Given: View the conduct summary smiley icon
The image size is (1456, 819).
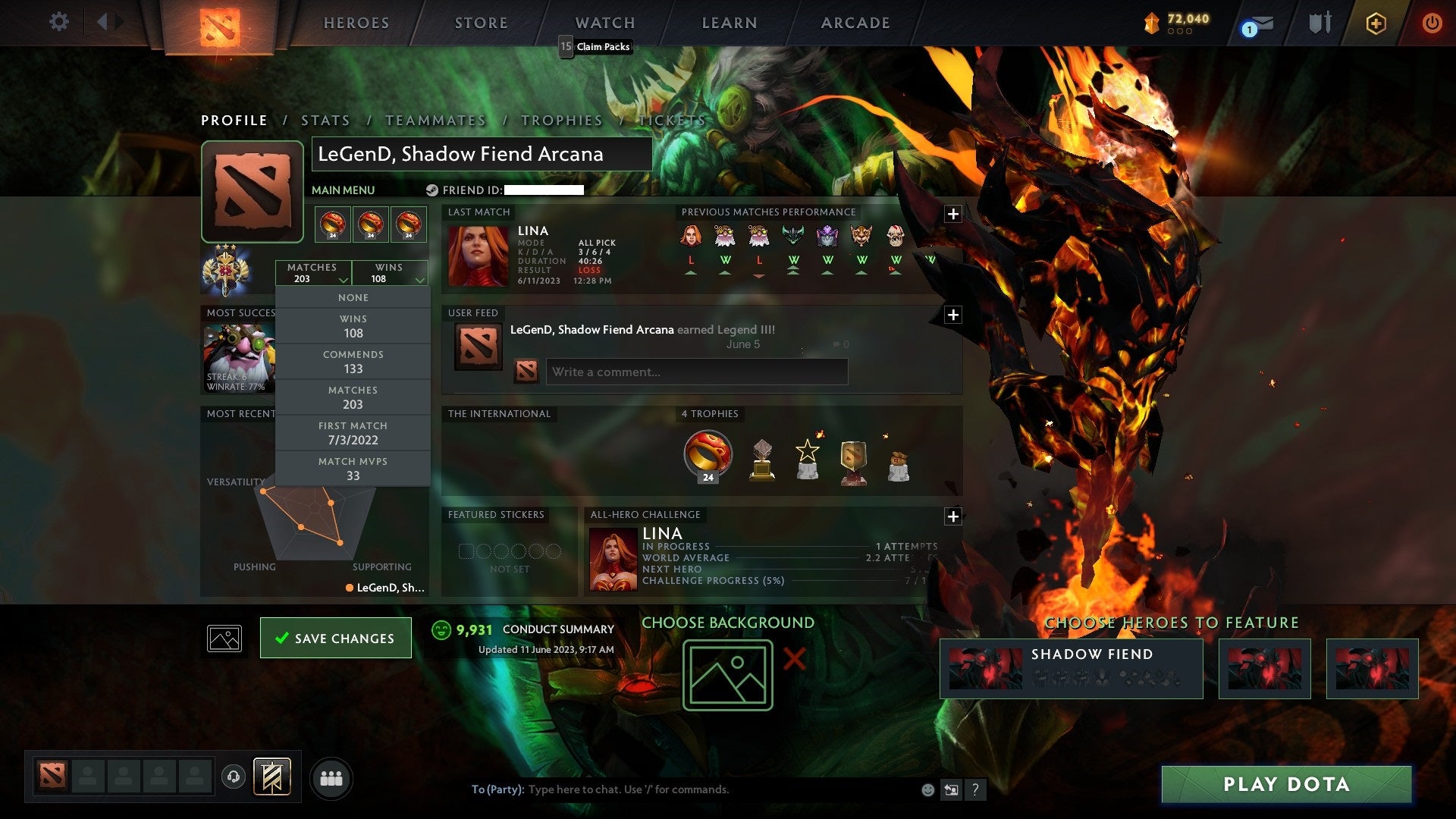Looking at the screenshot, I should [441, 629].
